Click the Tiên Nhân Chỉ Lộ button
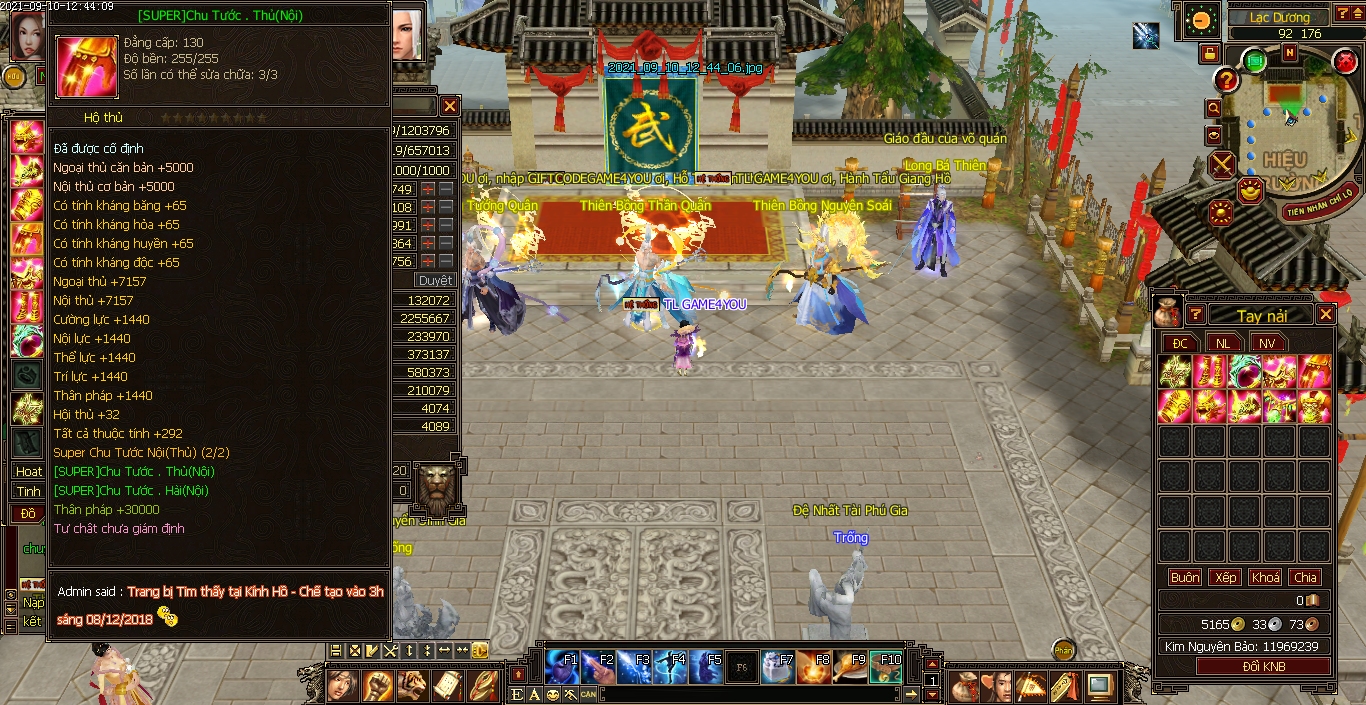The width and height of the screenshot is (1366, 705). pyautogui.click(x=1319, y=211)
